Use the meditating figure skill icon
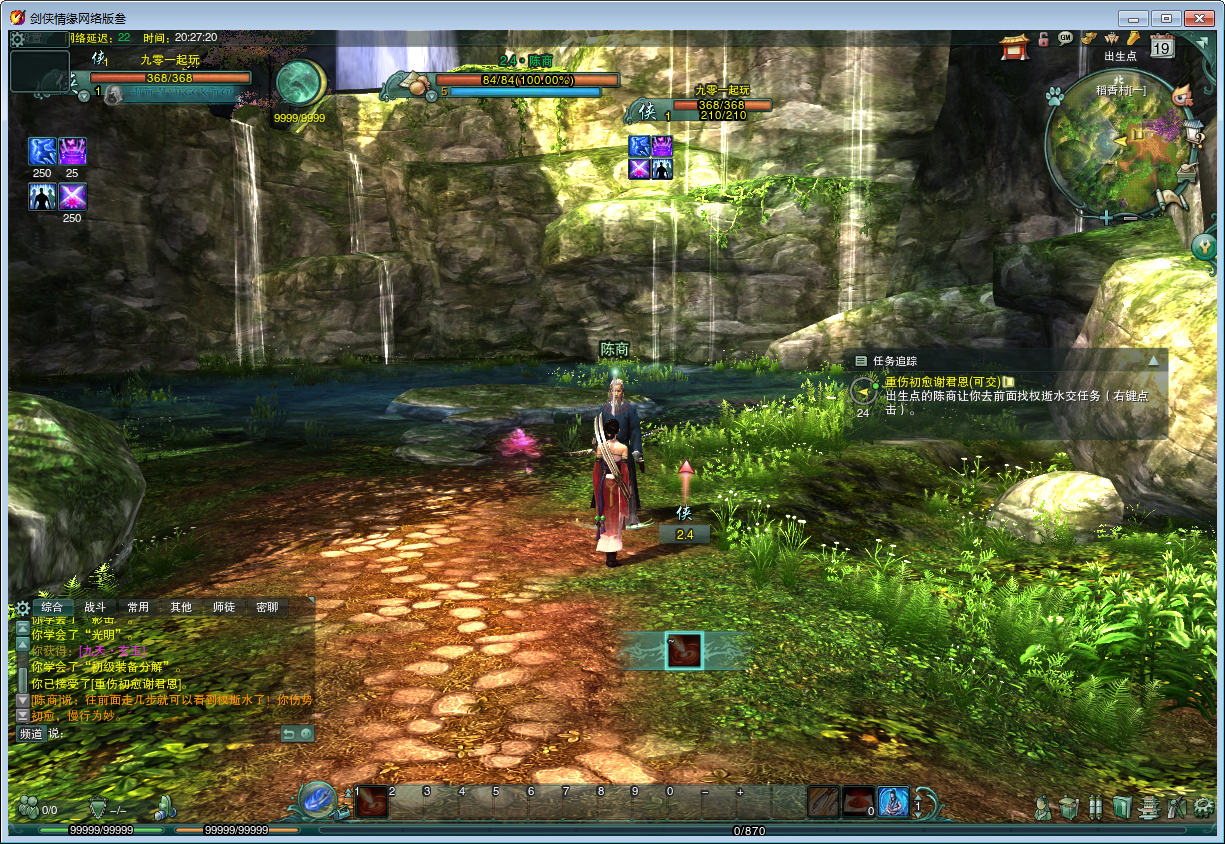 pyautogui.click(x=893, y=801)
